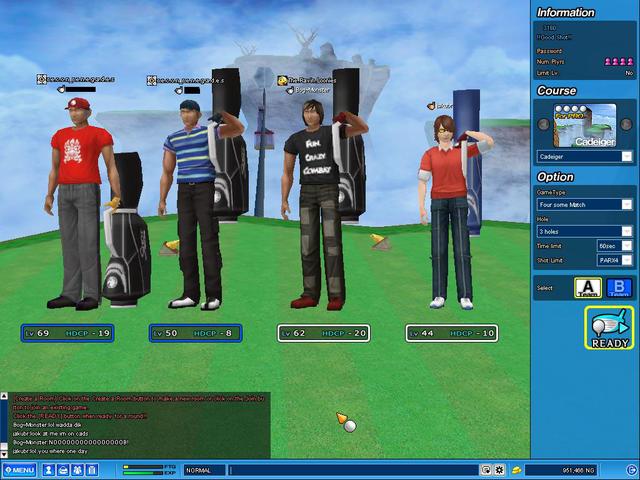Open the Hole count dropdown
640x480 pixels.
pos(626,231)
